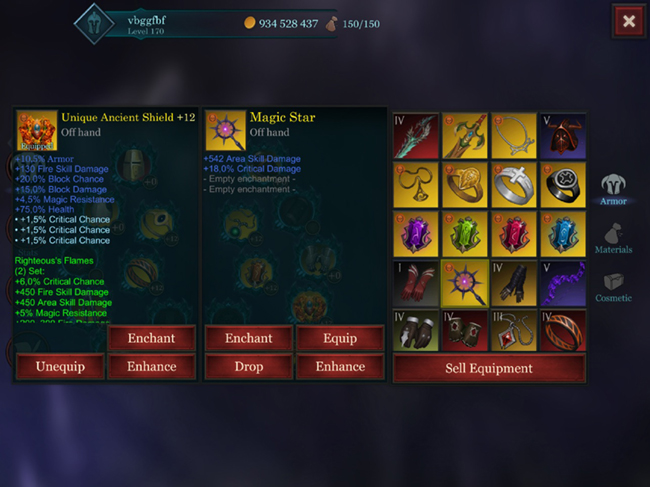Open the Sell Equipment option

point(489,368)
